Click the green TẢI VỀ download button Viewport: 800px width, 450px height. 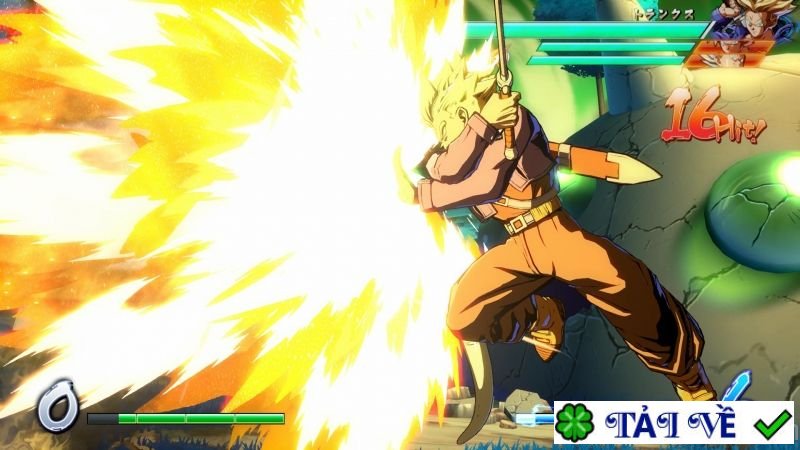point(674,423)
